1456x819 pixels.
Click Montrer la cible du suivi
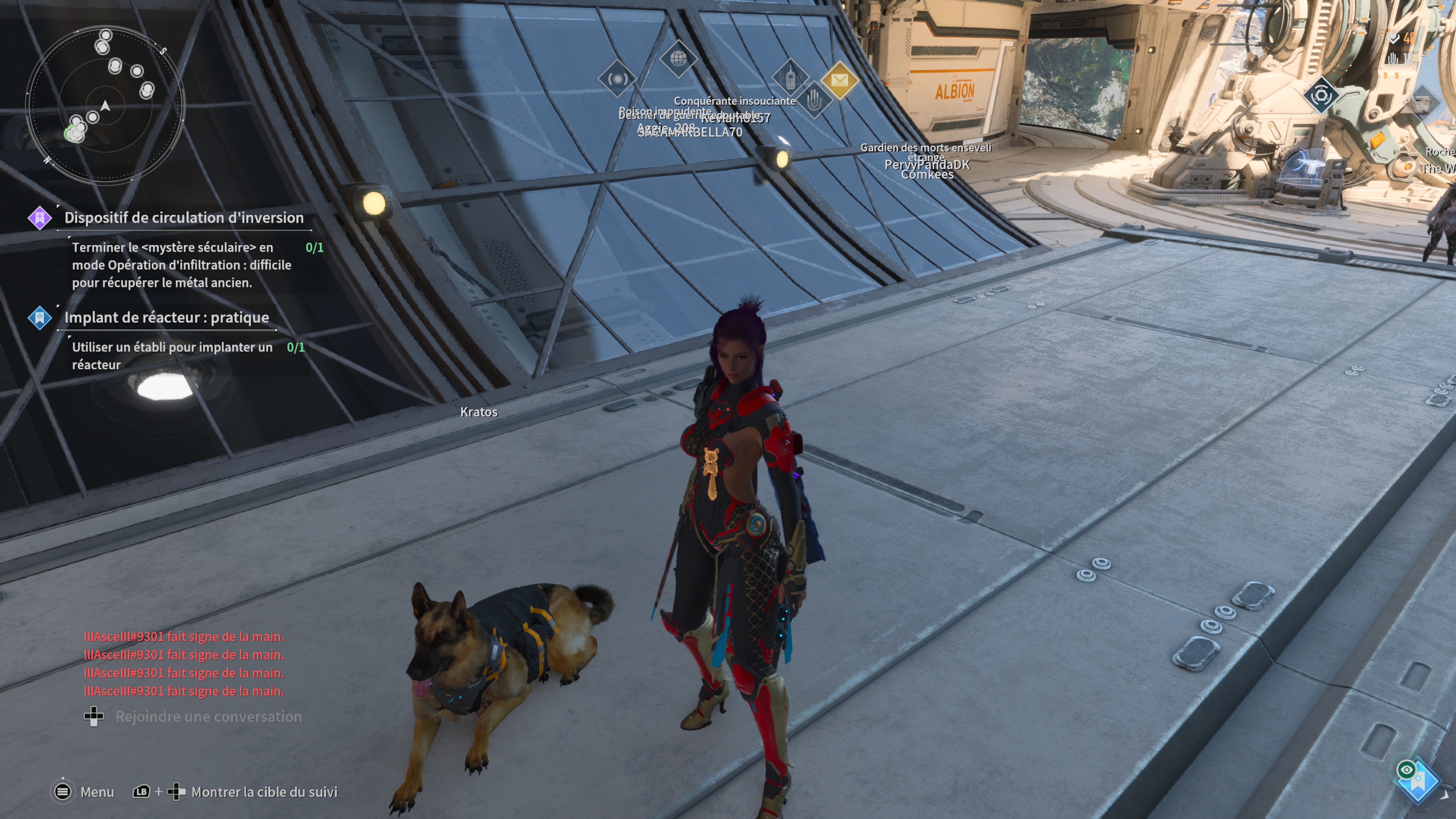[264, 791]
